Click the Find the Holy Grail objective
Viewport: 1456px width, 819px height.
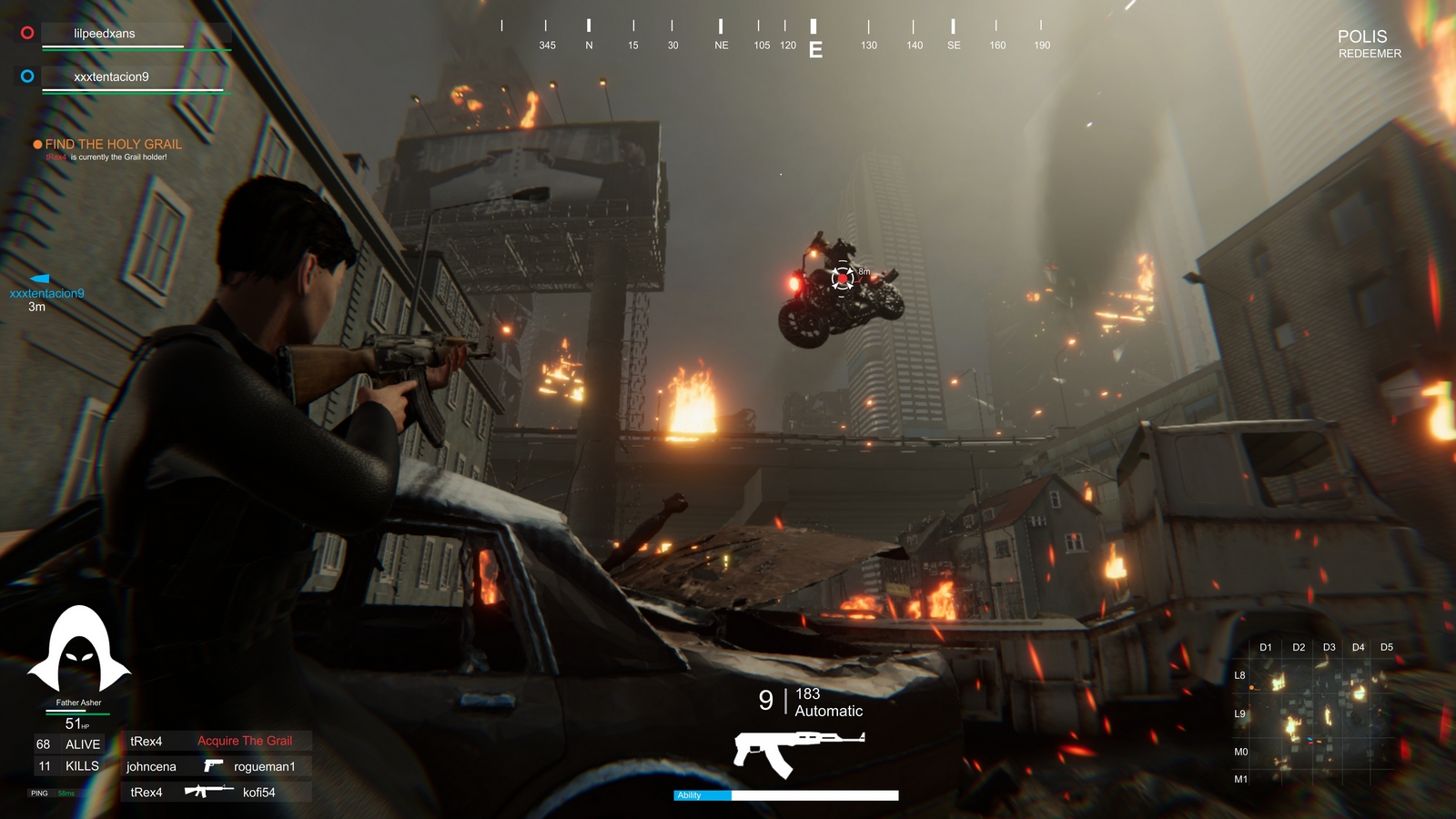[x=113, y=145]
